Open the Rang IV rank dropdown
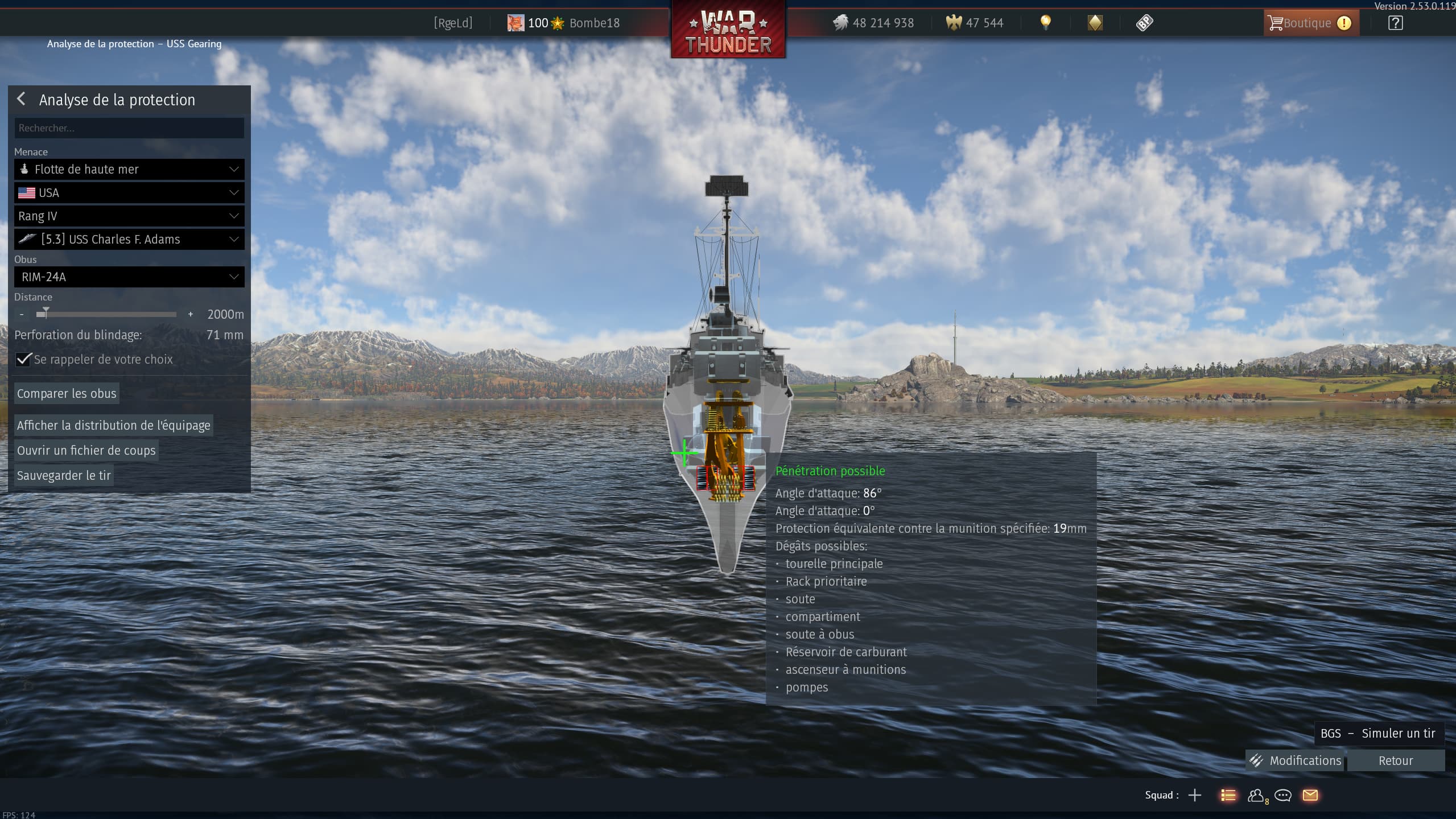Viewport: 1456px width, 819px height. coord(129,216)
